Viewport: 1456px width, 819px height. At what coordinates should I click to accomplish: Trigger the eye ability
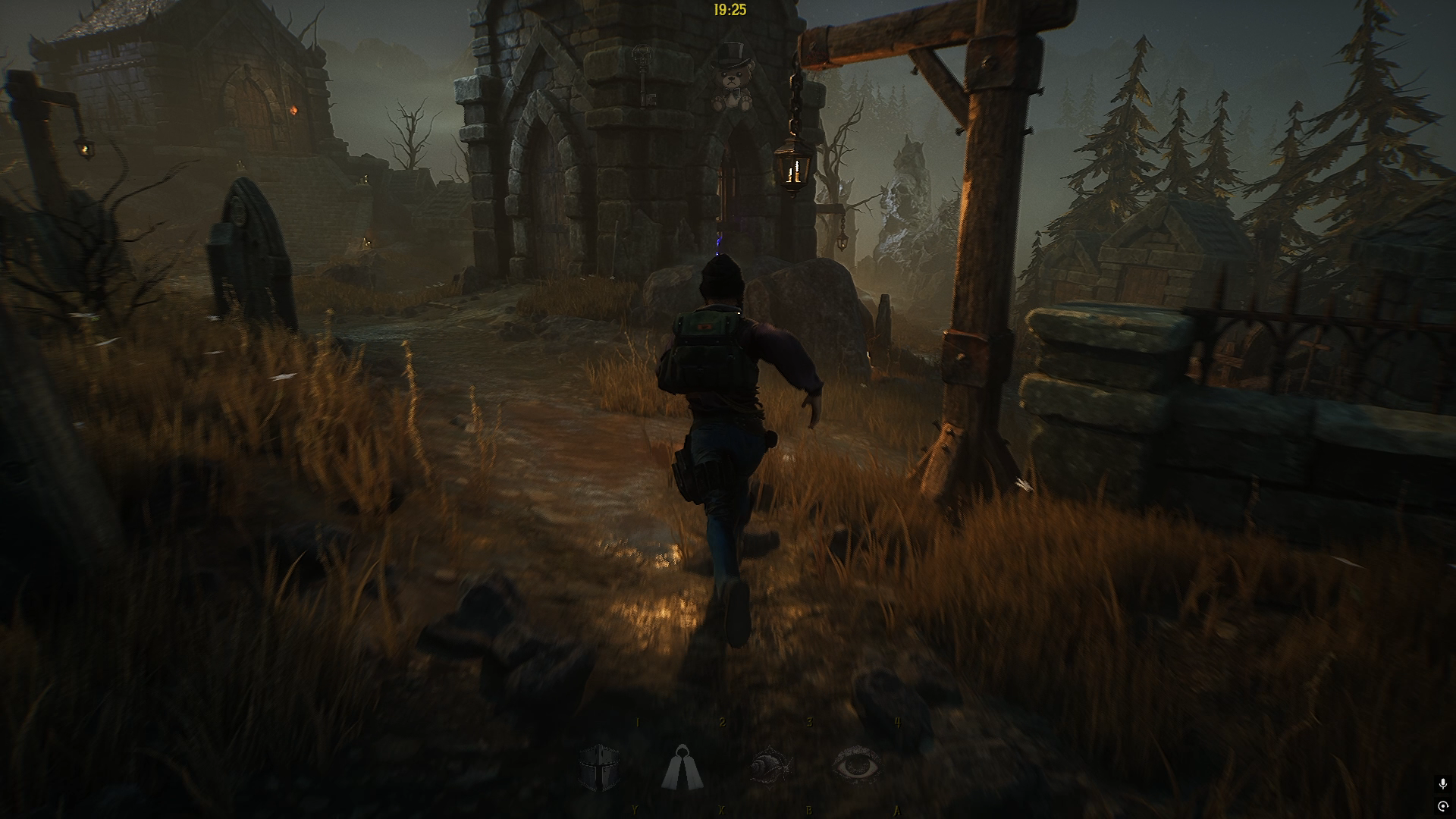tap(857, 766)
